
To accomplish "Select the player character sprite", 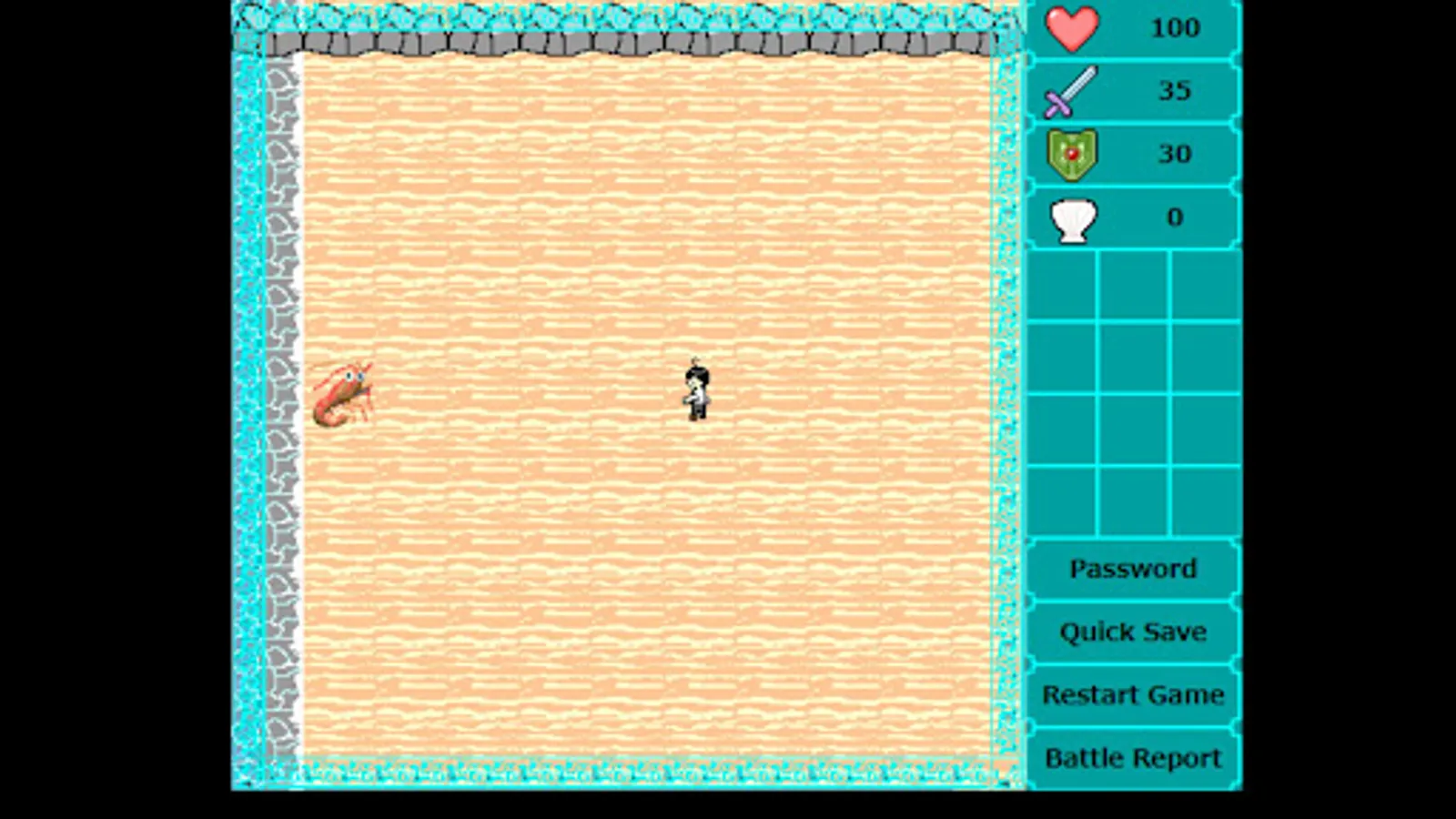I will 695,387.
